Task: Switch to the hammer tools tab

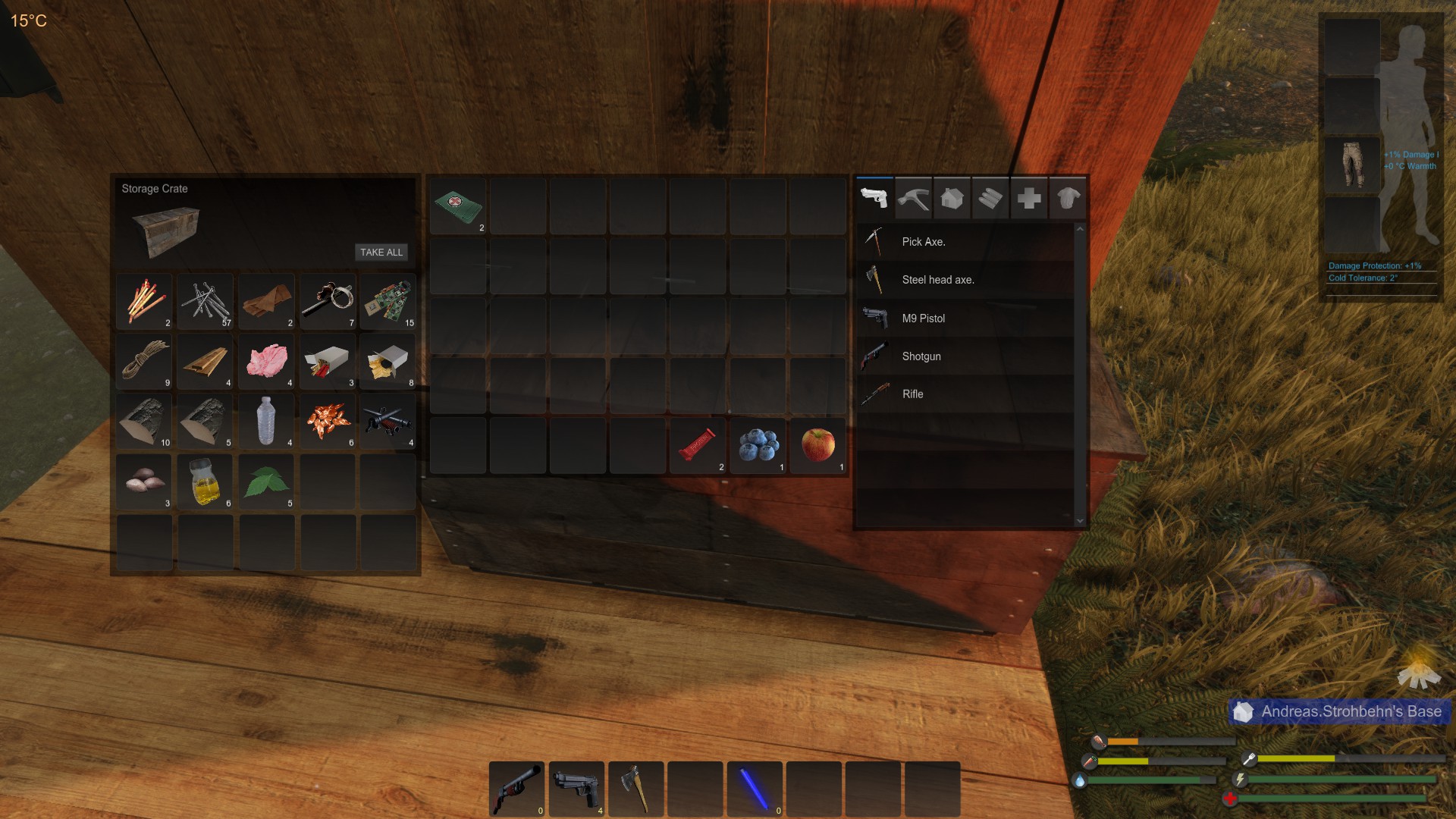Action: pos(913,199)
